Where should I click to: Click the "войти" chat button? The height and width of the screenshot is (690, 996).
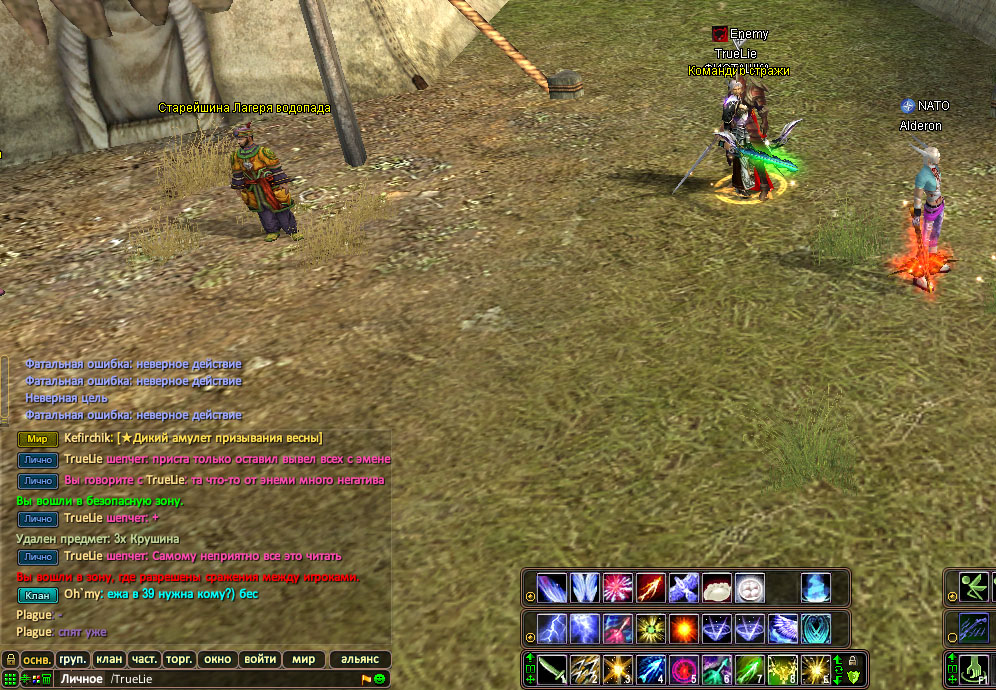pos(260,660)
